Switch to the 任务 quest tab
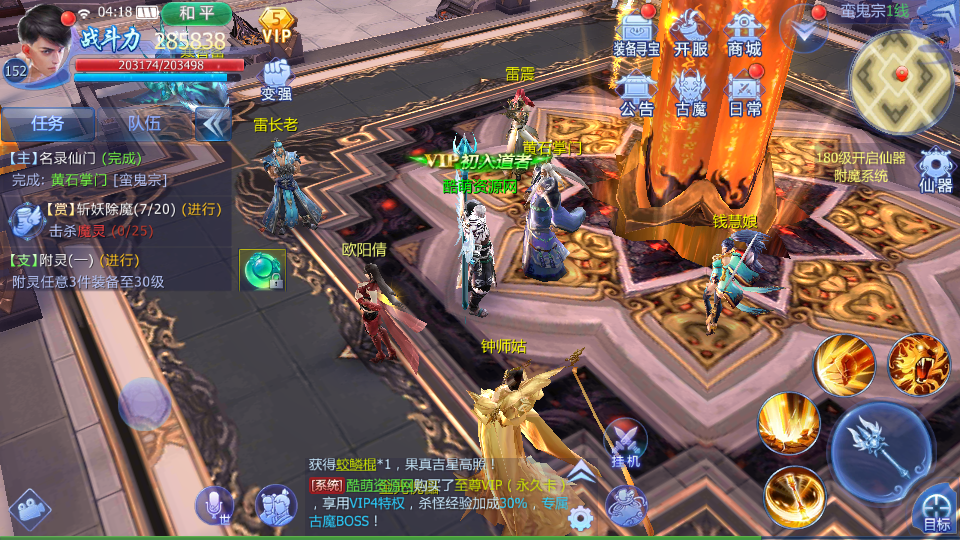 point(48,123)
